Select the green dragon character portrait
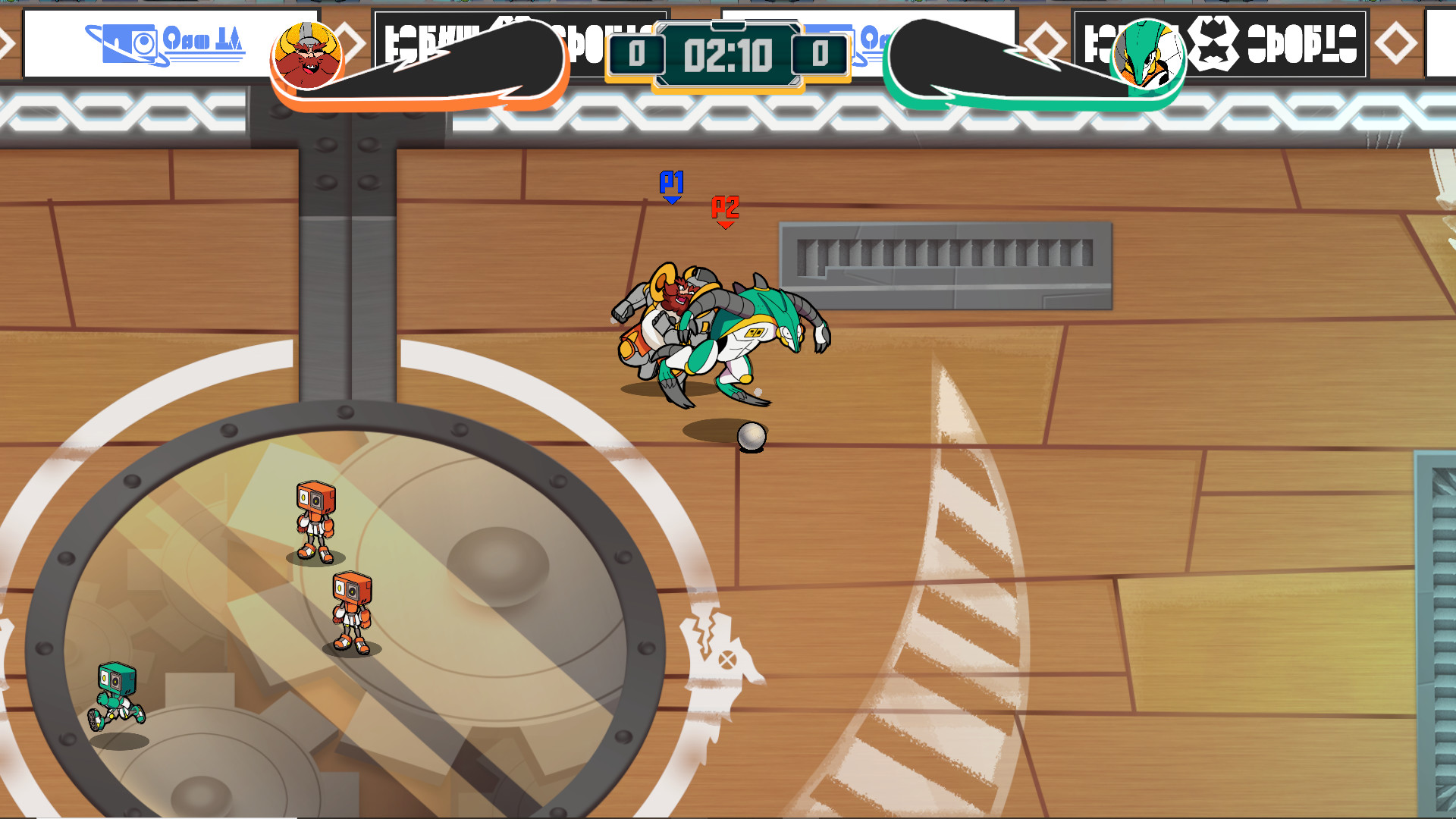The width and height of the screenshot is (1456, 819). point(1150,55)
